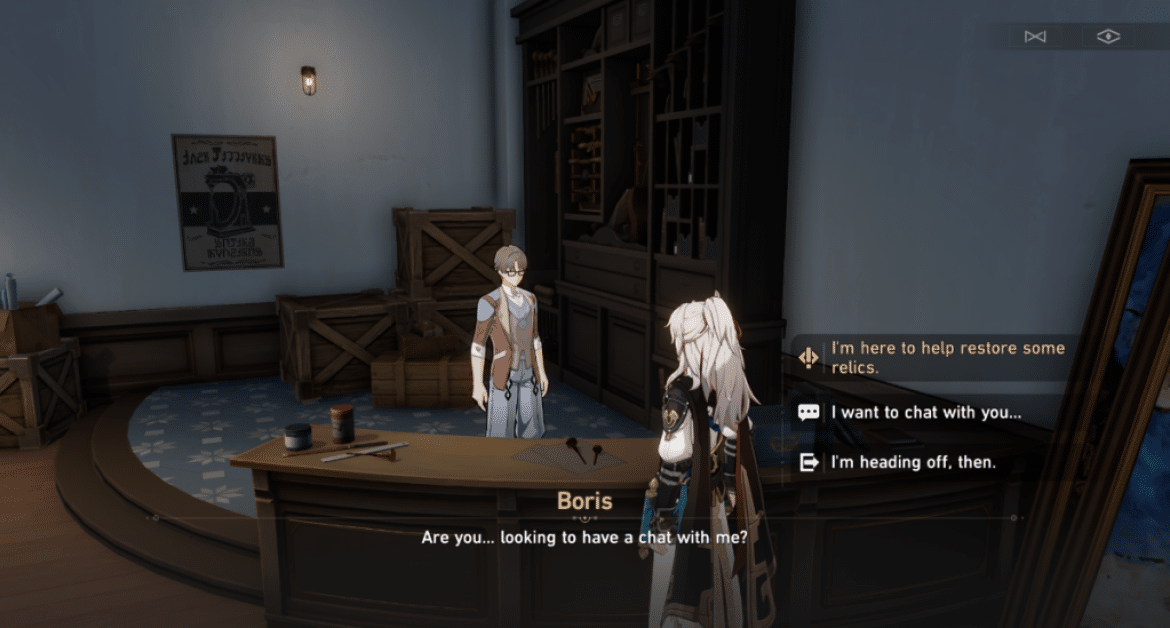Image resolution: width=1170 pixels, height=628 pixels.
Task: Hide the interface with the eye icon
Action: [1107, 37]
